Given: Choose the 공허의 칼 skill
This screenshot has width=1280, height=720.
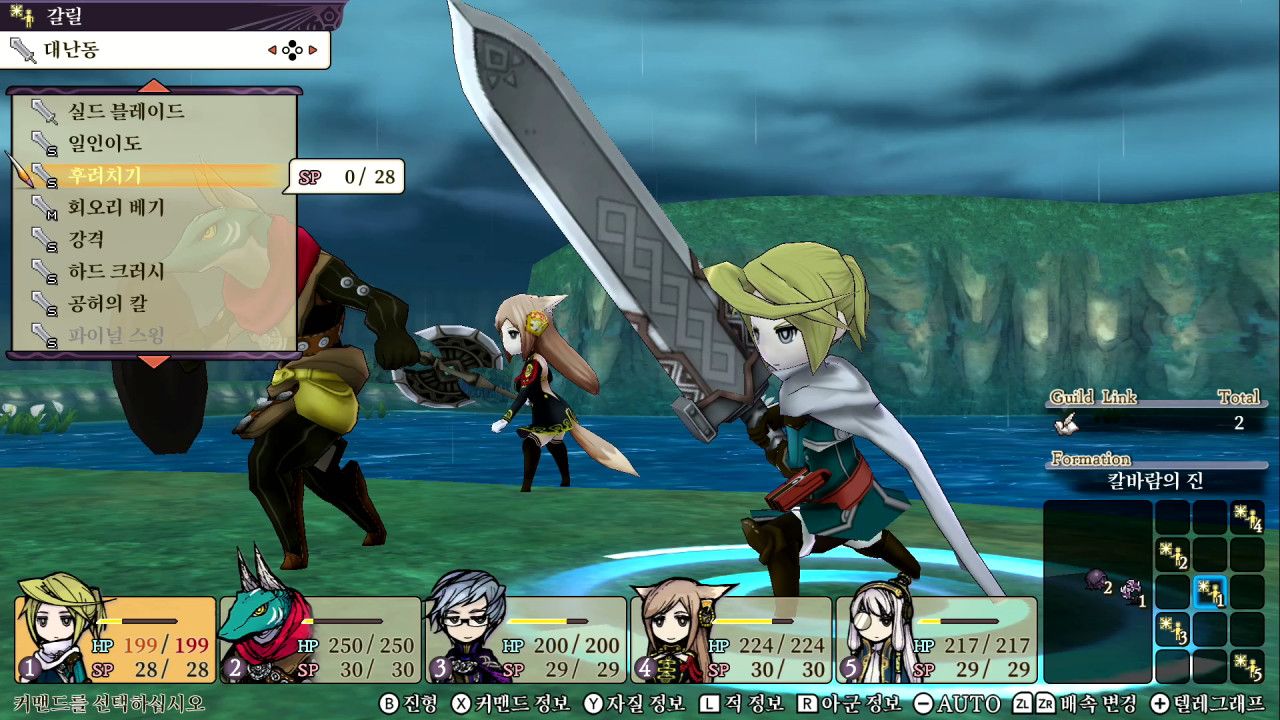Looking at the screenshot, I should [107, 303].
